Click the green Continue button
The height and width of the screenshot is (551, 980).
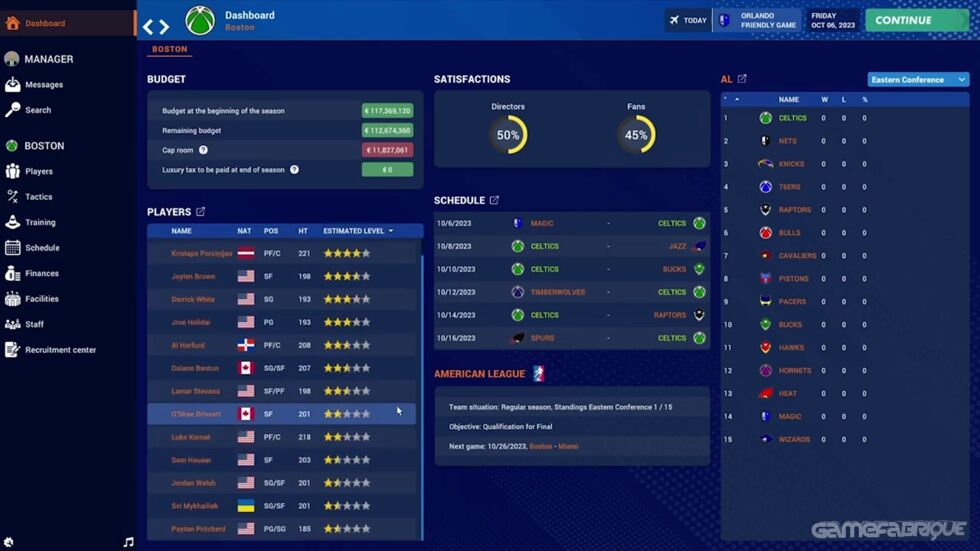[916, 20]
